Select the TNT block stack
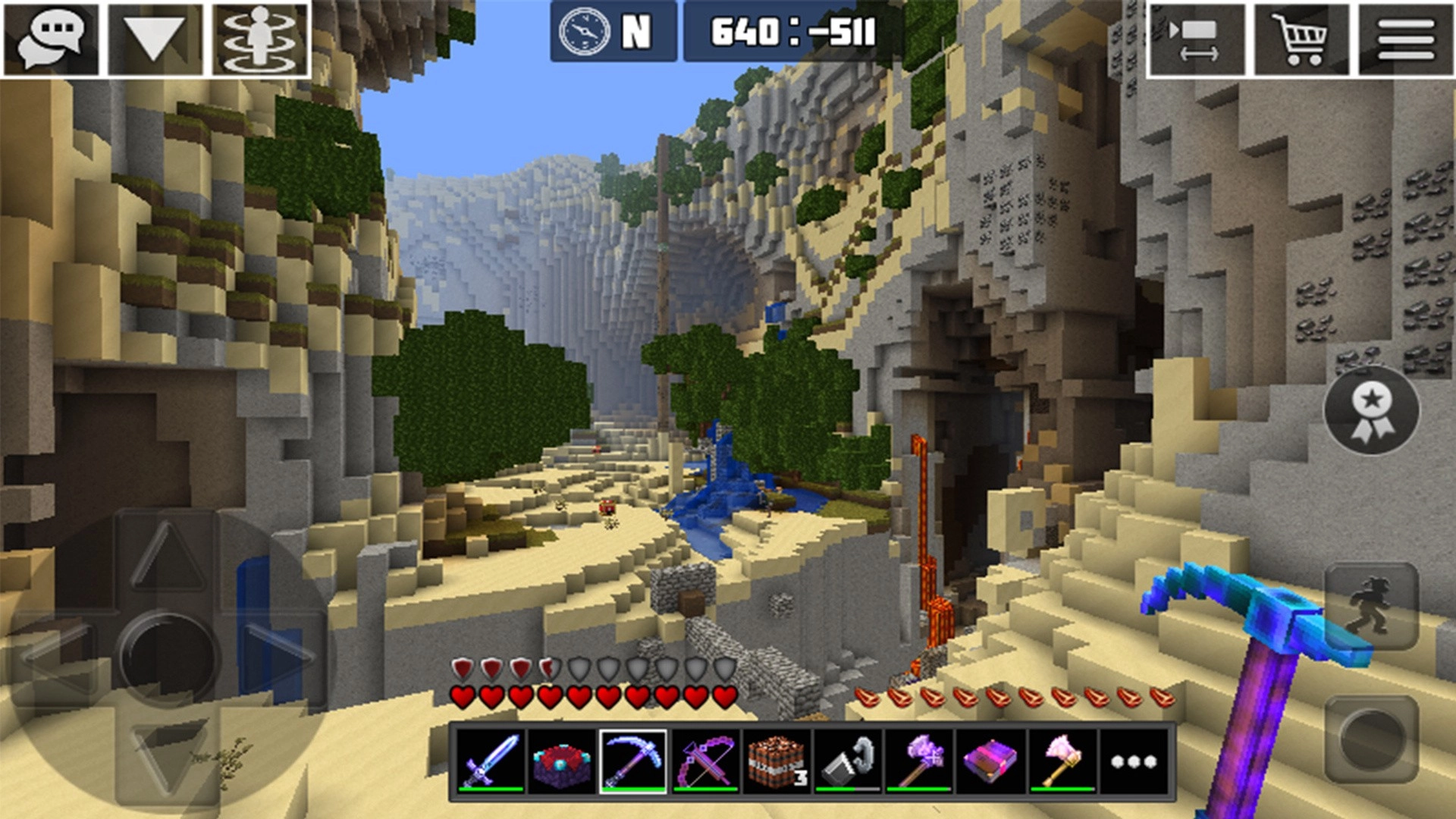1456x819 pixels. 776,761
